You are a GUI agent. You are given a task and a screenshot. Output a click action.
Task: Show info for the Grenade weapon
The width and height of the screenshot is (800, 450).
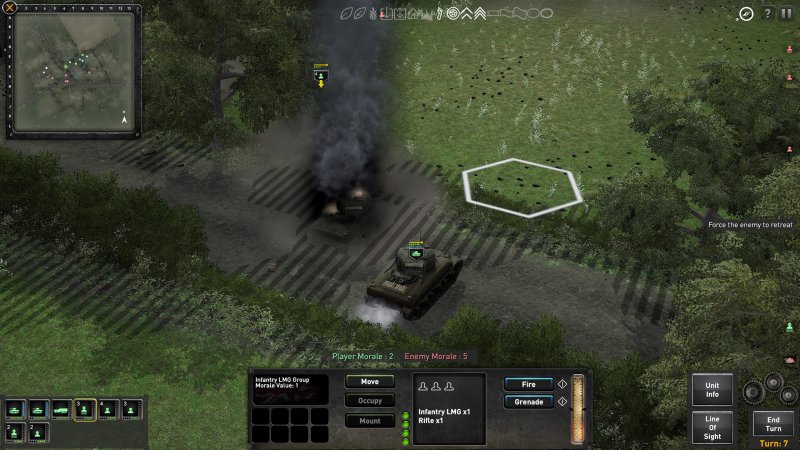click(562, 402)
